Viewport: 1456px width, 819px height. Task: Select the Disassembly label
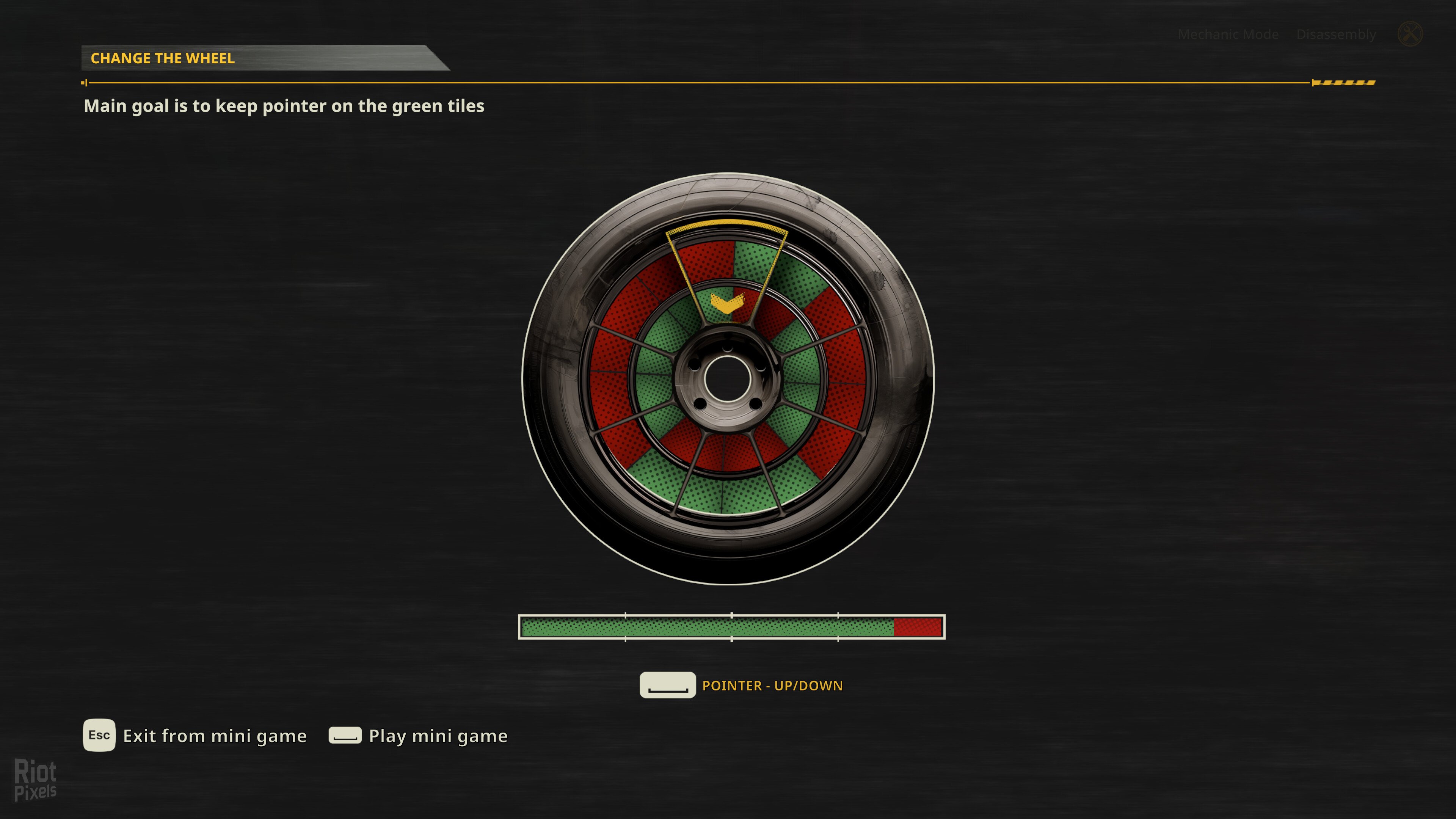[1335, 35]
